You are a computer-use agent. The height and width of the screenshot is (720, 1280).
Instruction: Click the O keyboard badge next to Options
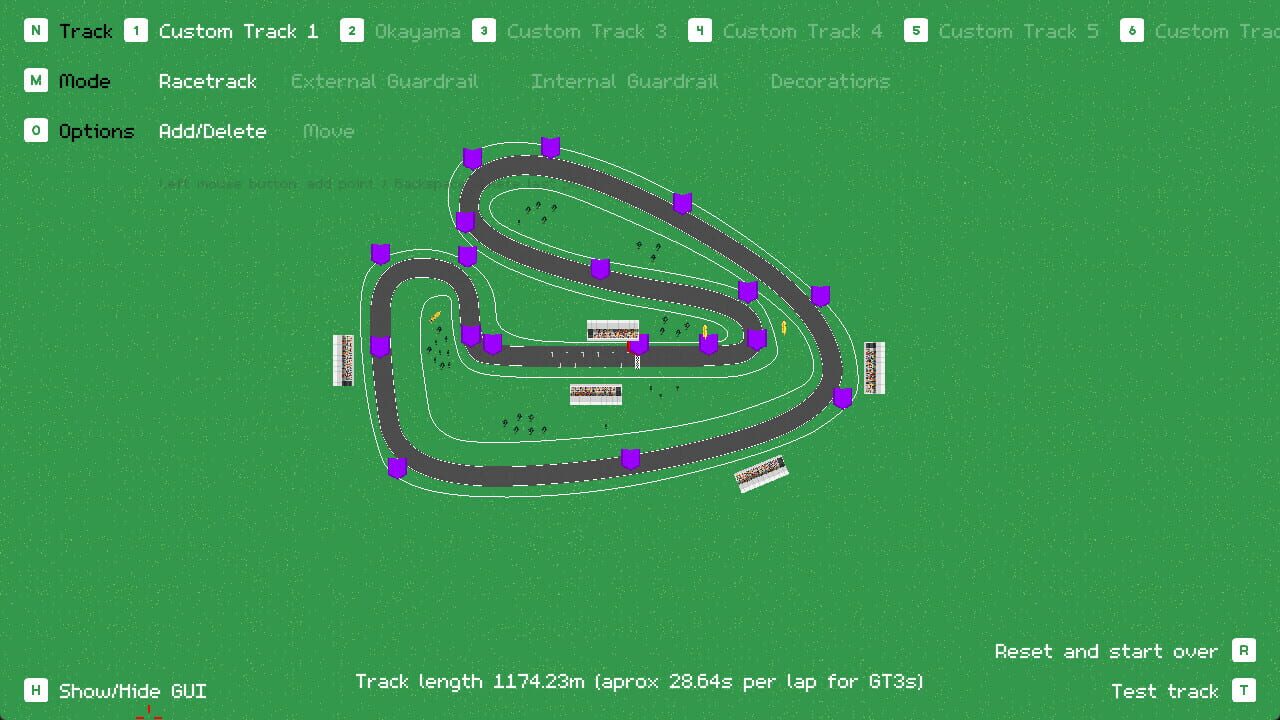(36, 131)
